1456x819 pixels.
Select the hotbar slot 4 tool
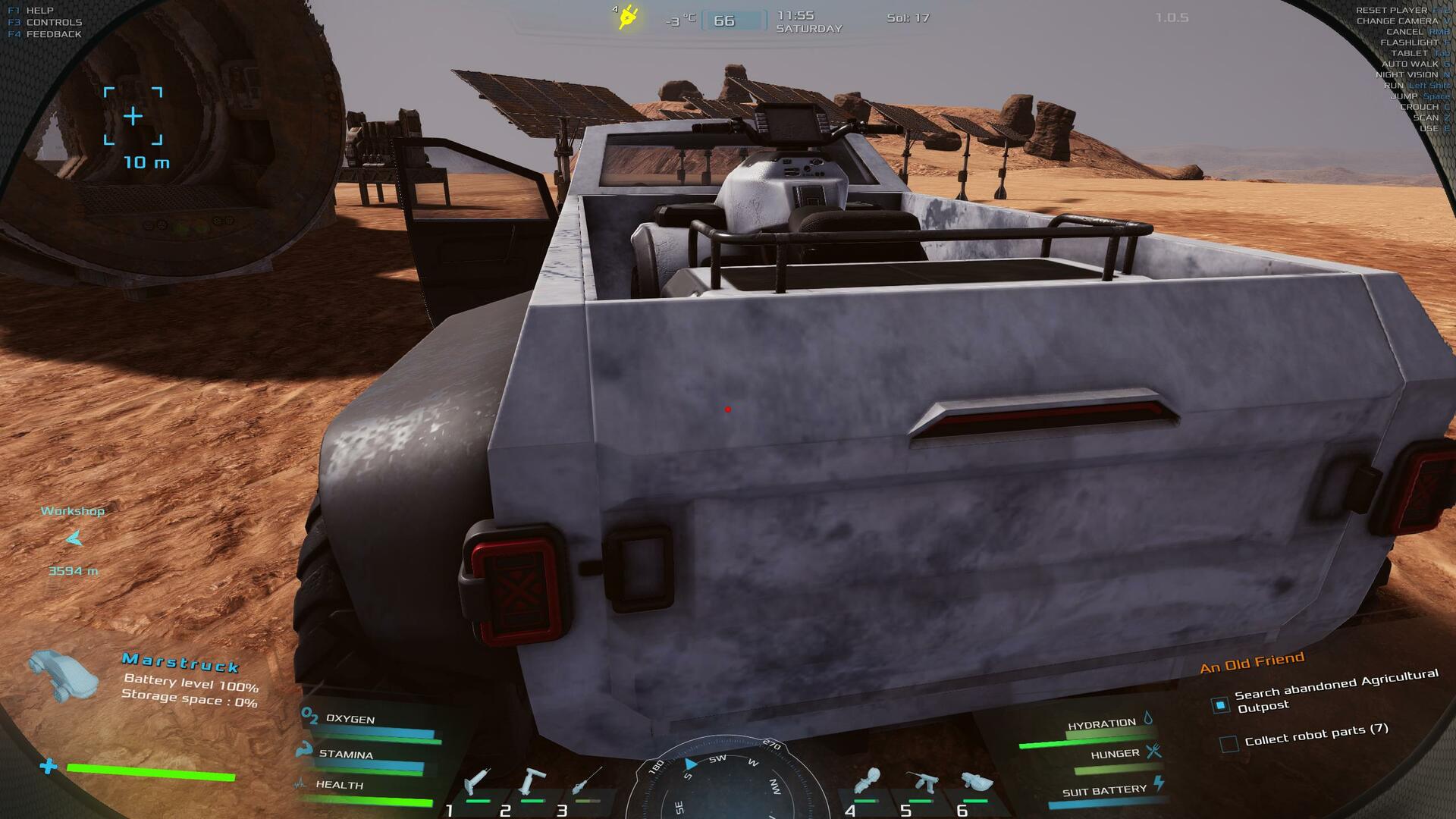[867, 782]
